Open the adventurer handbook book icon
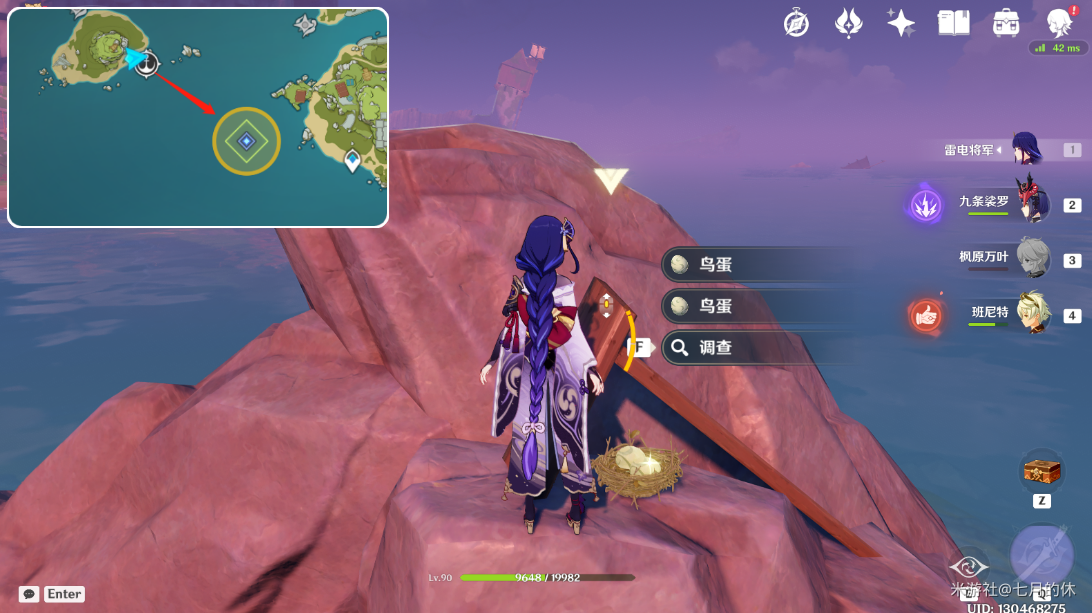Image resolution: width=1092 pixels, height=613 pixels. pos(953,23)
